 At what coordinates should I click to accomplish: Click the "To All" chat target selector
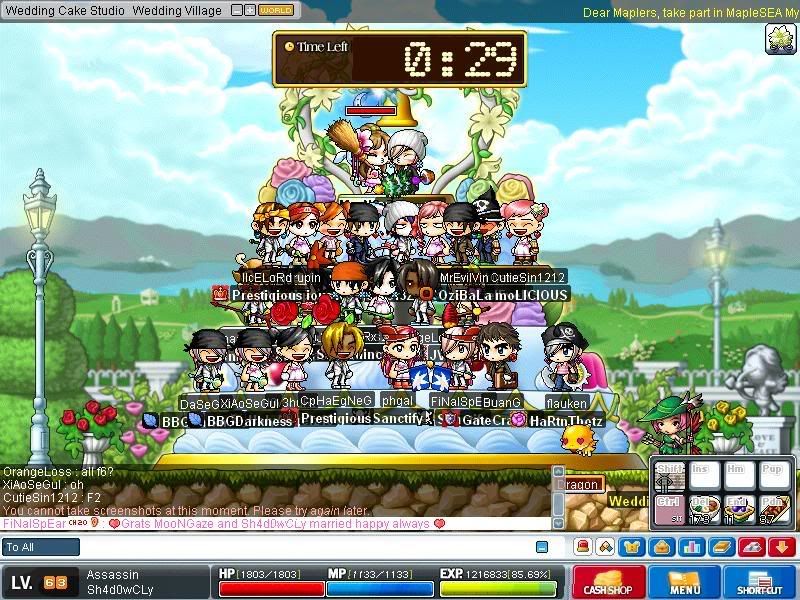point(42,547)
